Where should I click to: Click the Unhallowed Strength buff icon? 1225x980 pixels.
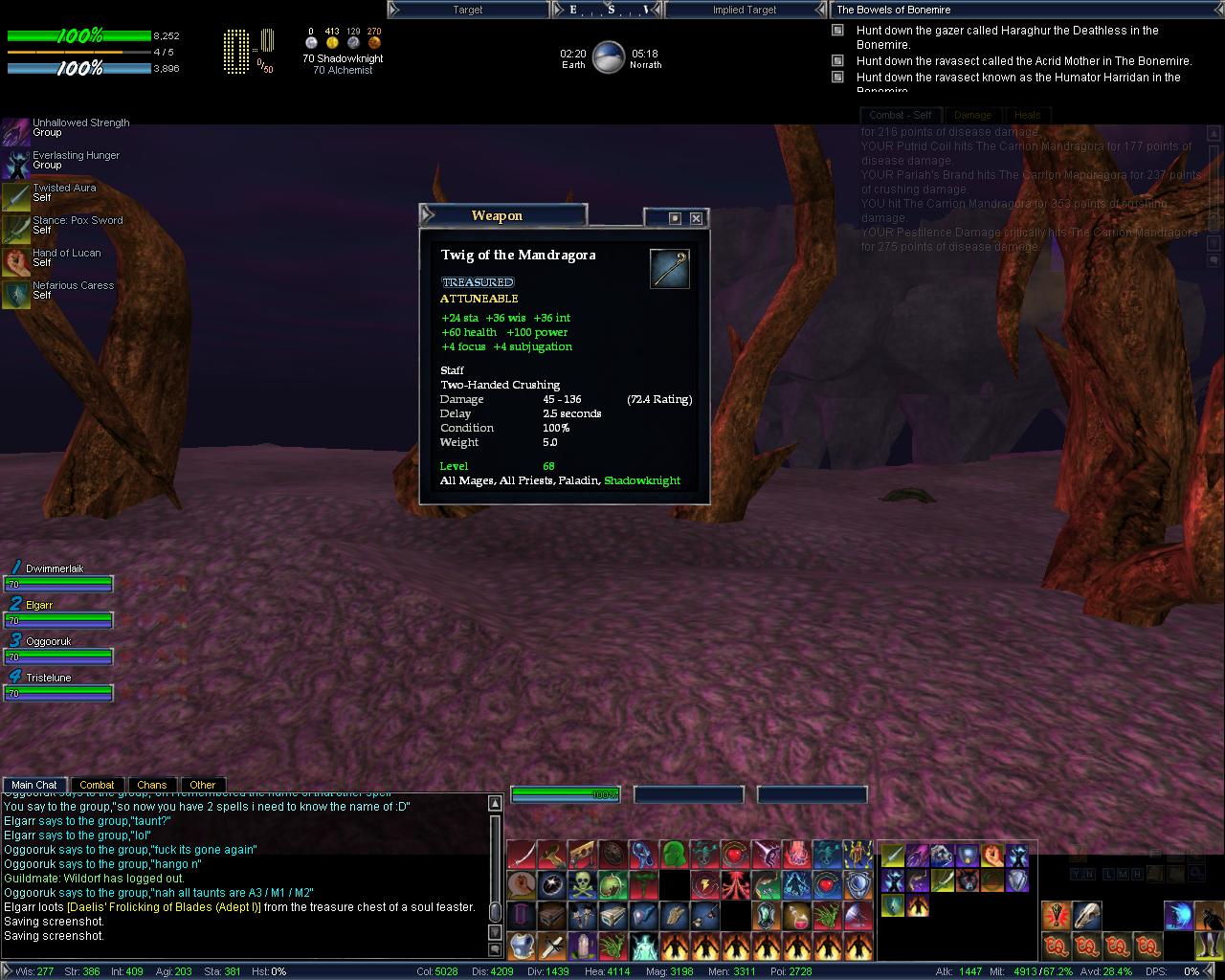(x=15, y=130)
